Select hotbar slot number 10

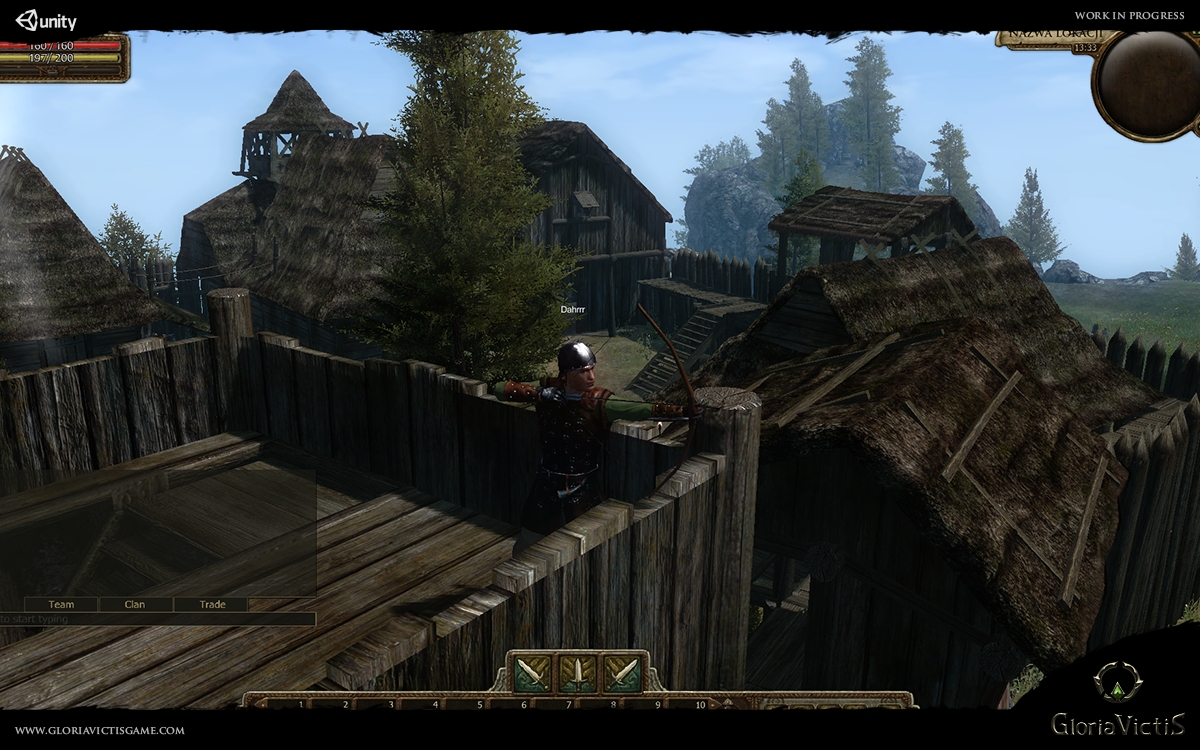(x=700, y=704)
